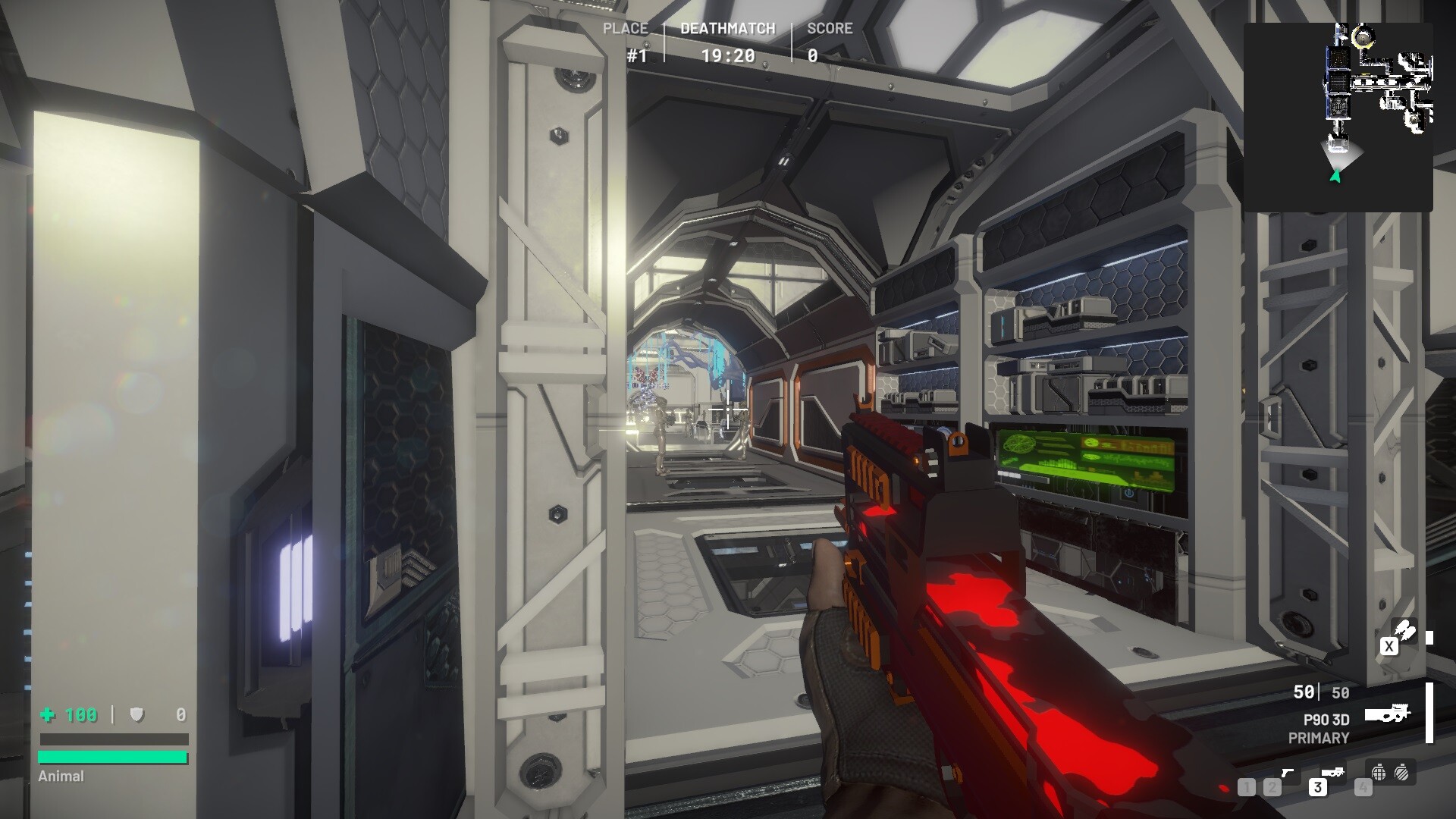The image size is (1456, 819).
Task: Click the 4 key badge under the grenades
Action: tap(1363, 787)
